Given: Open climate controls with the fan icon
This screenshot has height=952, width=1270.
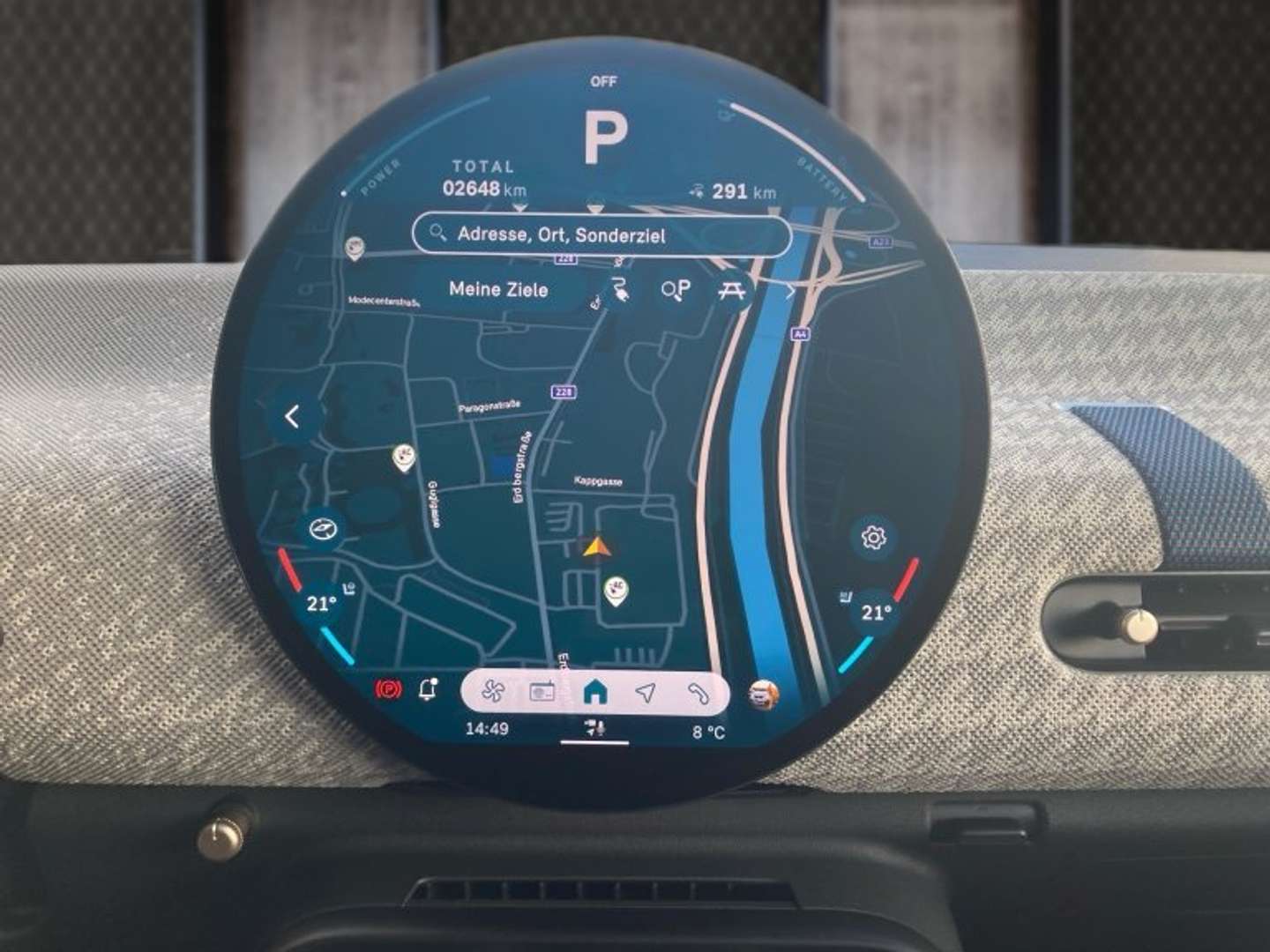Looking at the screenshot, I should tap(492, 693).
